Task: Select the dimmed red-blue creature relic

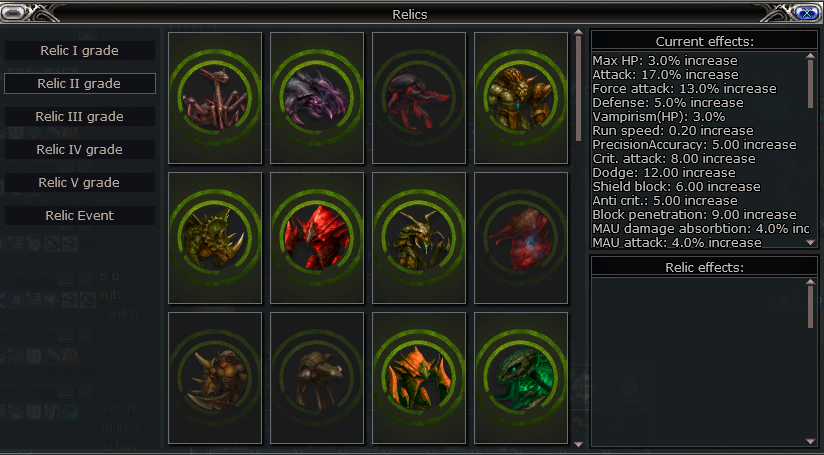Action: (x=521, y=237)
